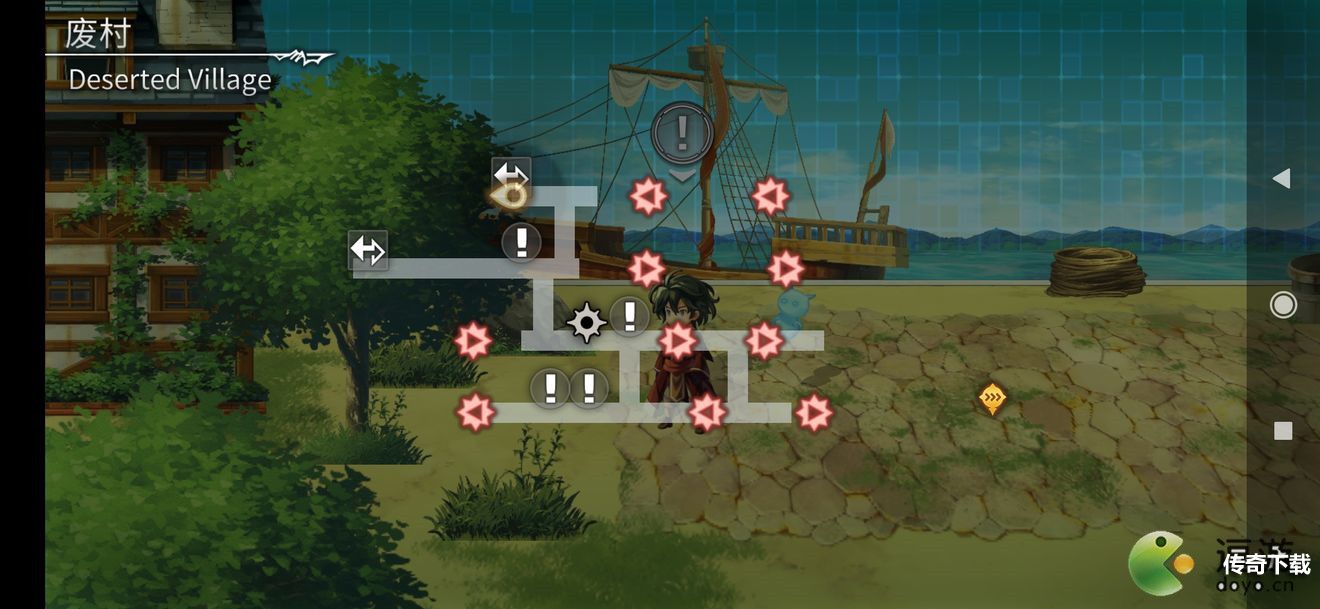Image resolution: width=1320 pixels, height=609 pixels.
Task: Tap the large exclamation marker above the ship
Action: click(x=683, y=131)
